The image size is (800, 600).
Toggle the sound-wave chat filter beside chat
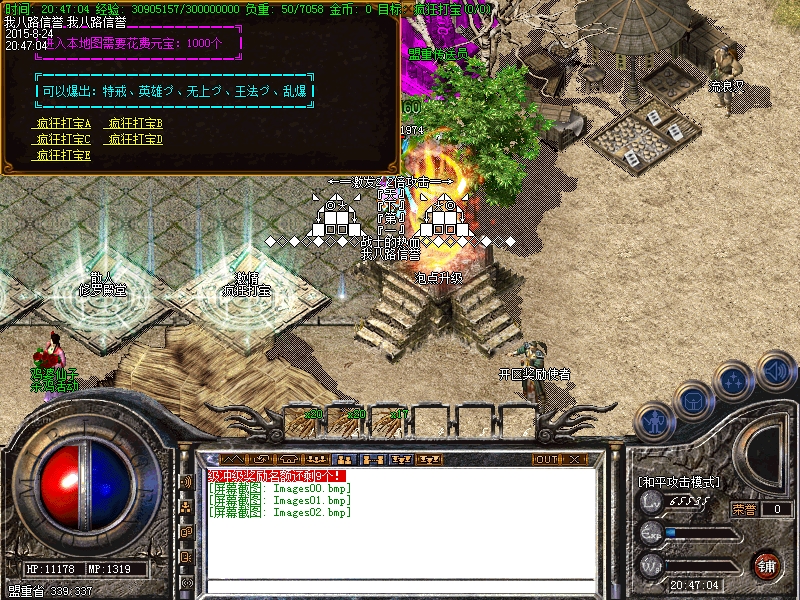(186, 481)
